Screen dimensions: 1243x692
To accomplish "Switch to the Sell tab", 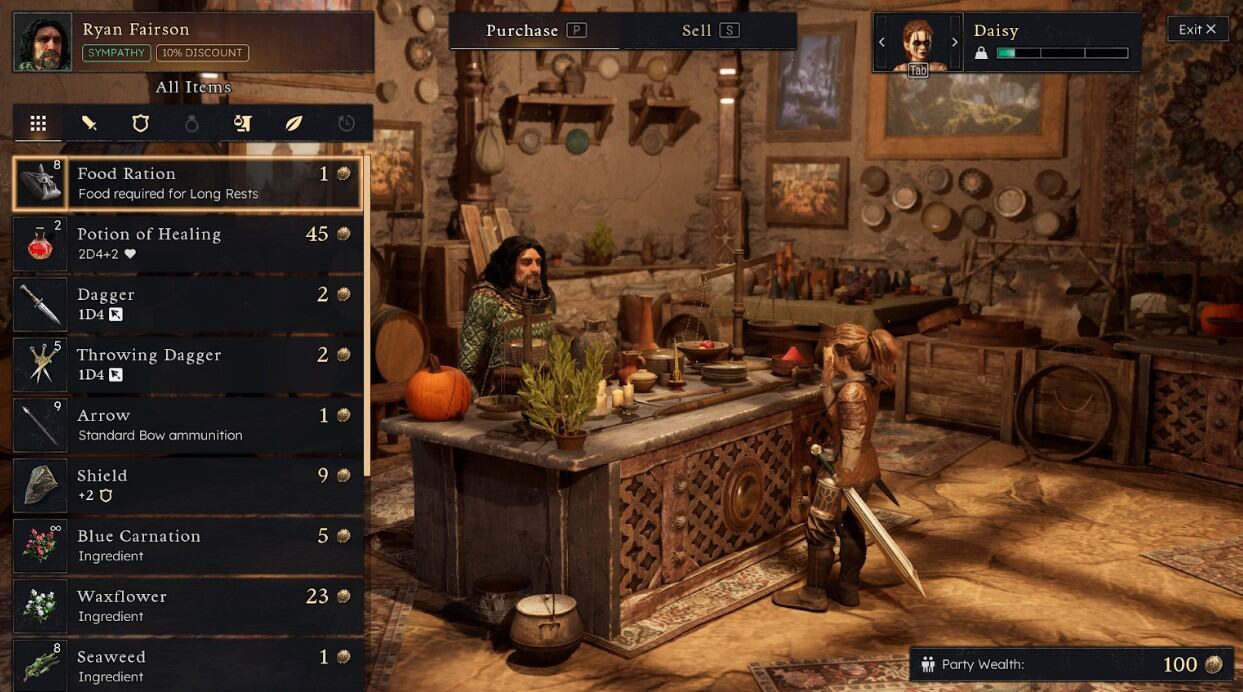I will point(708,30).
